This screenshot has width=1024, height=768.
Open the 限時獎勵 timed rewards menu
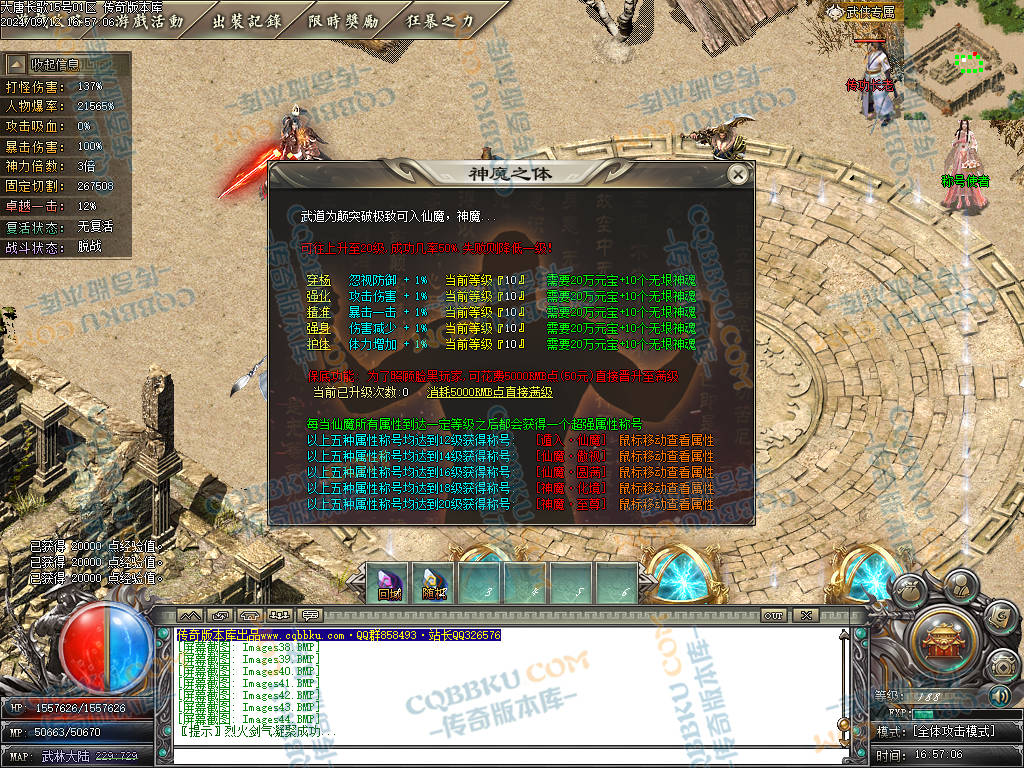click(x=344, y=21)
